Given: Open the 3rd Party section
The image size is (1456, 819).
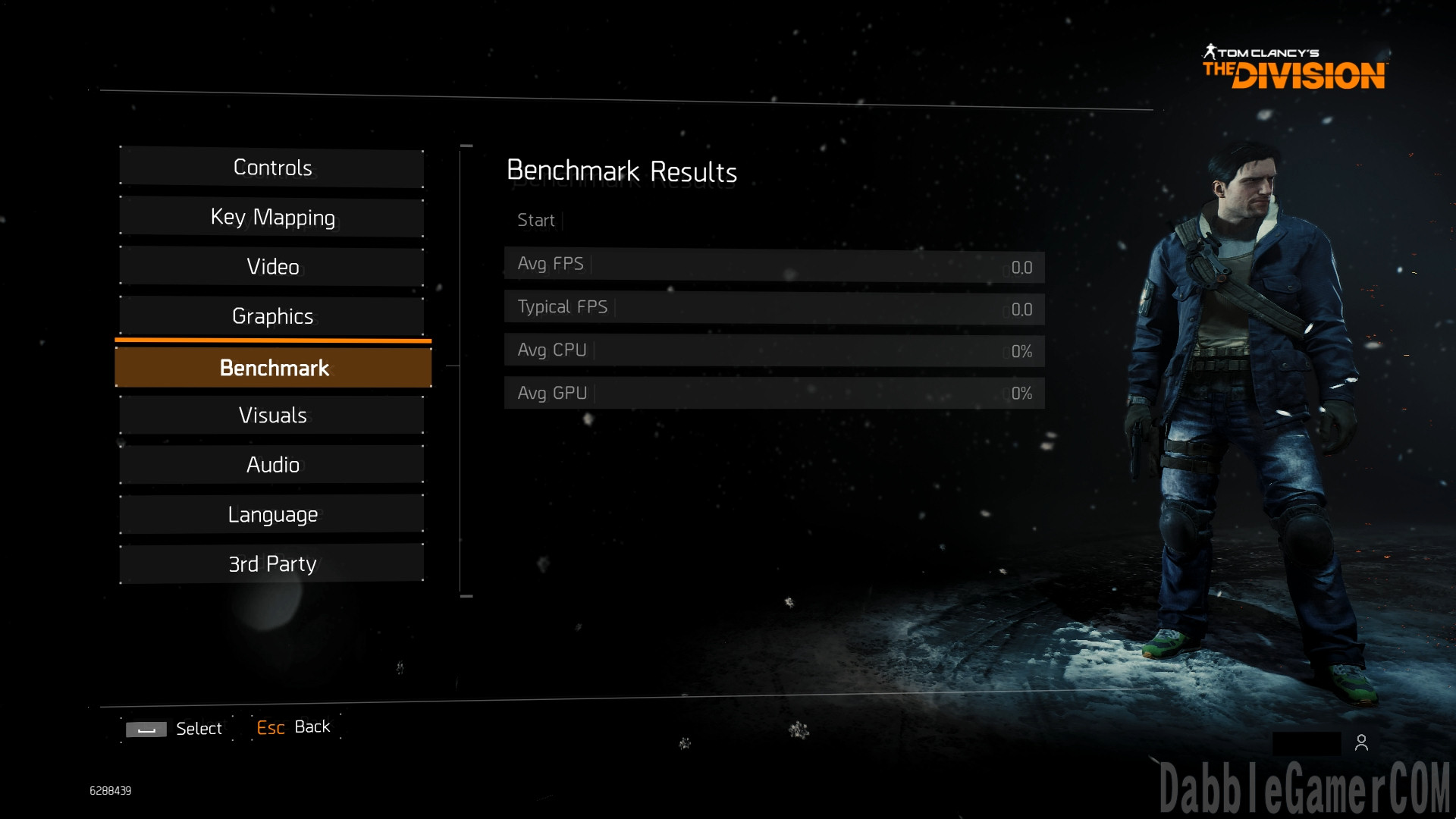Looking at the screenshot, I should (272, 564).
